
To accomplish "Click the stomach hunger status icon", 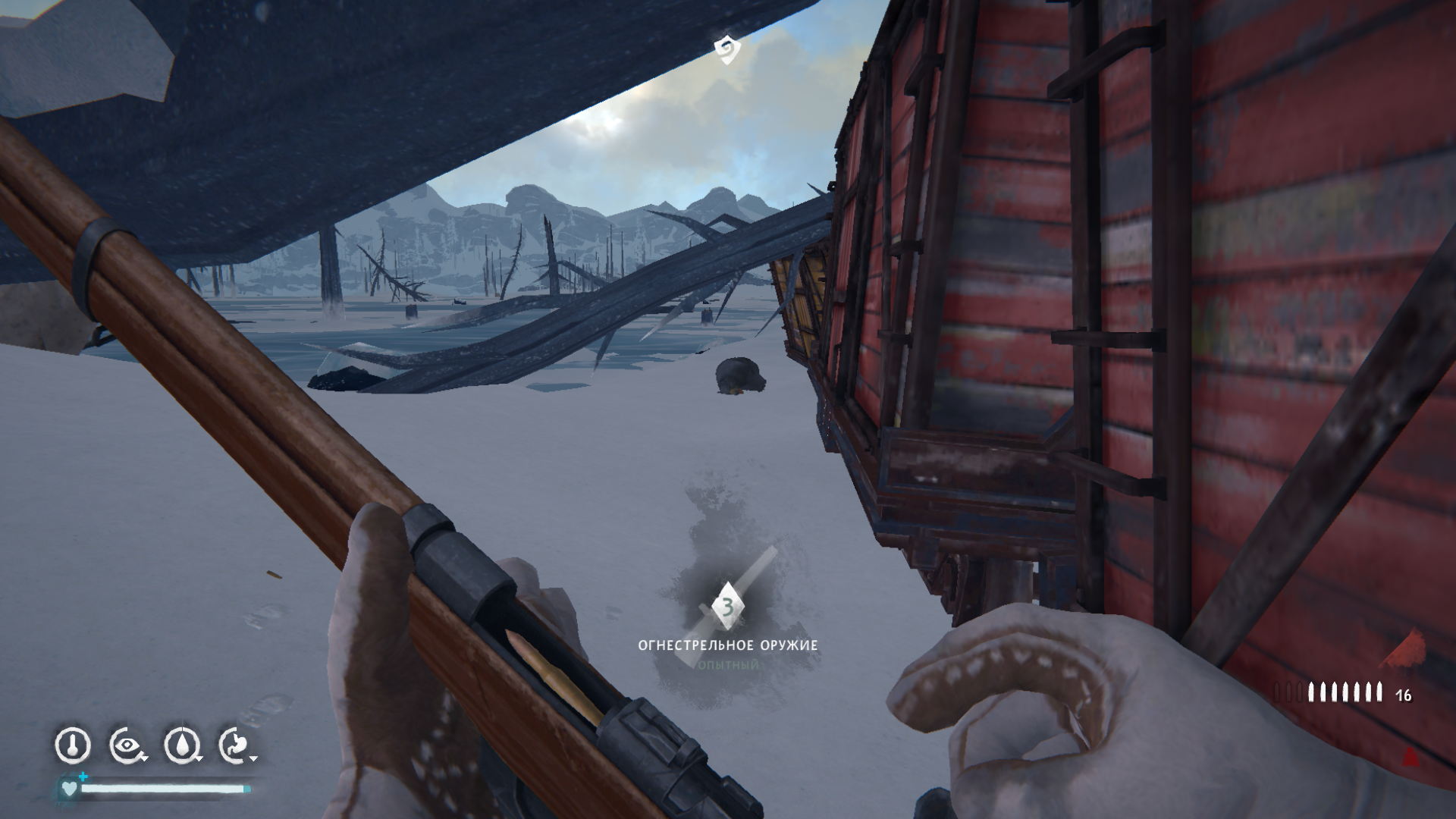I will click(x=236, y=745).
